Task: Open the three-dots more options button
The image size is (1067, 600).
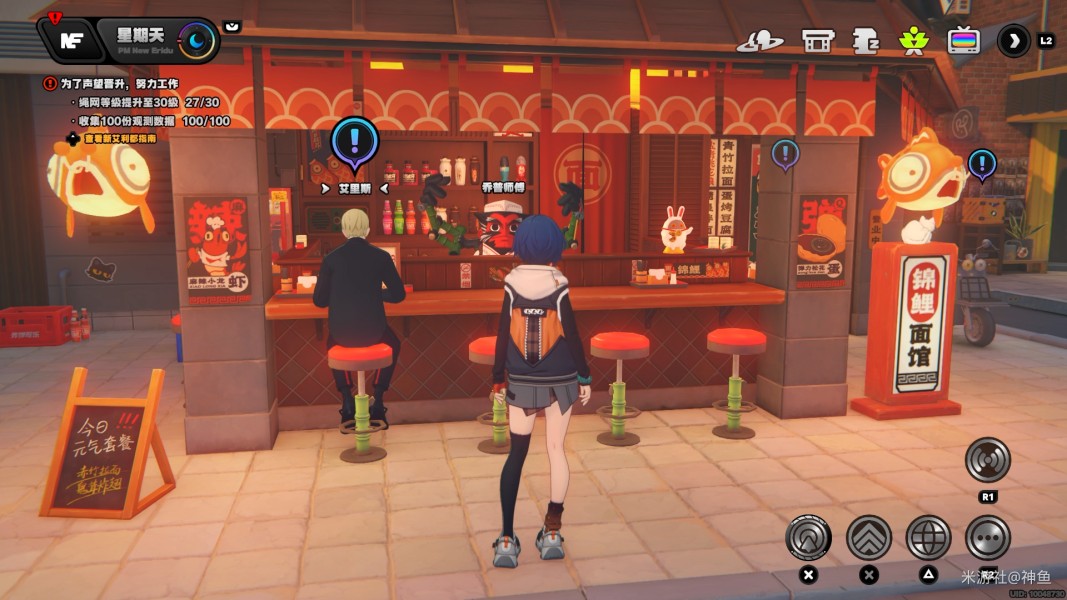Action: (x=988, y=538)
